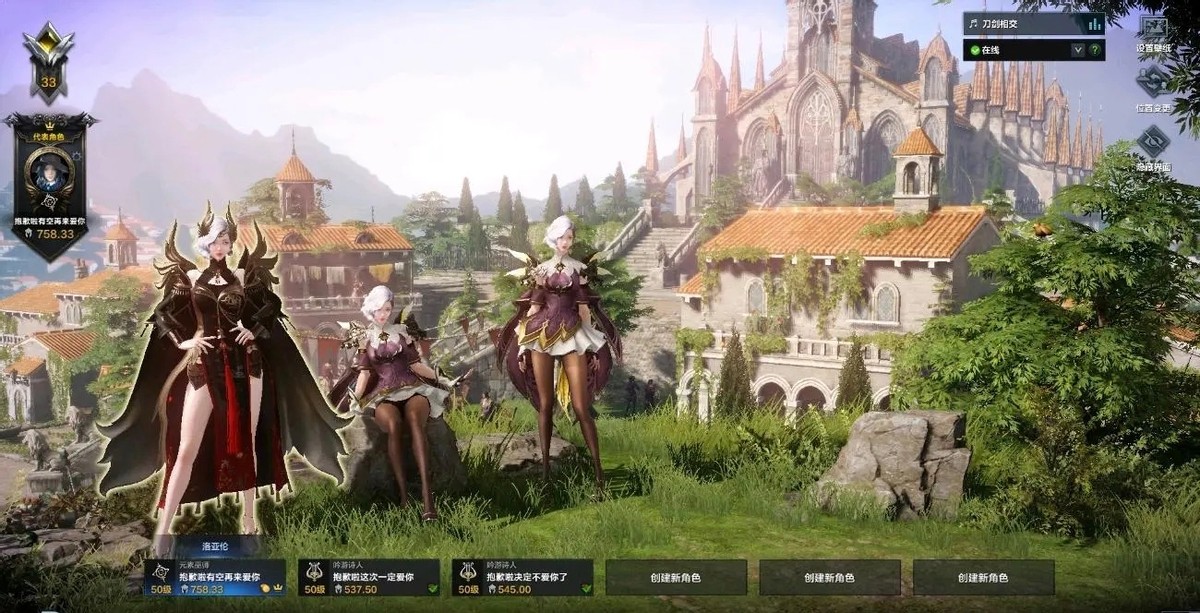
Task: Open the 在线 online status dropdown
Action: [x=1078, y=49]
